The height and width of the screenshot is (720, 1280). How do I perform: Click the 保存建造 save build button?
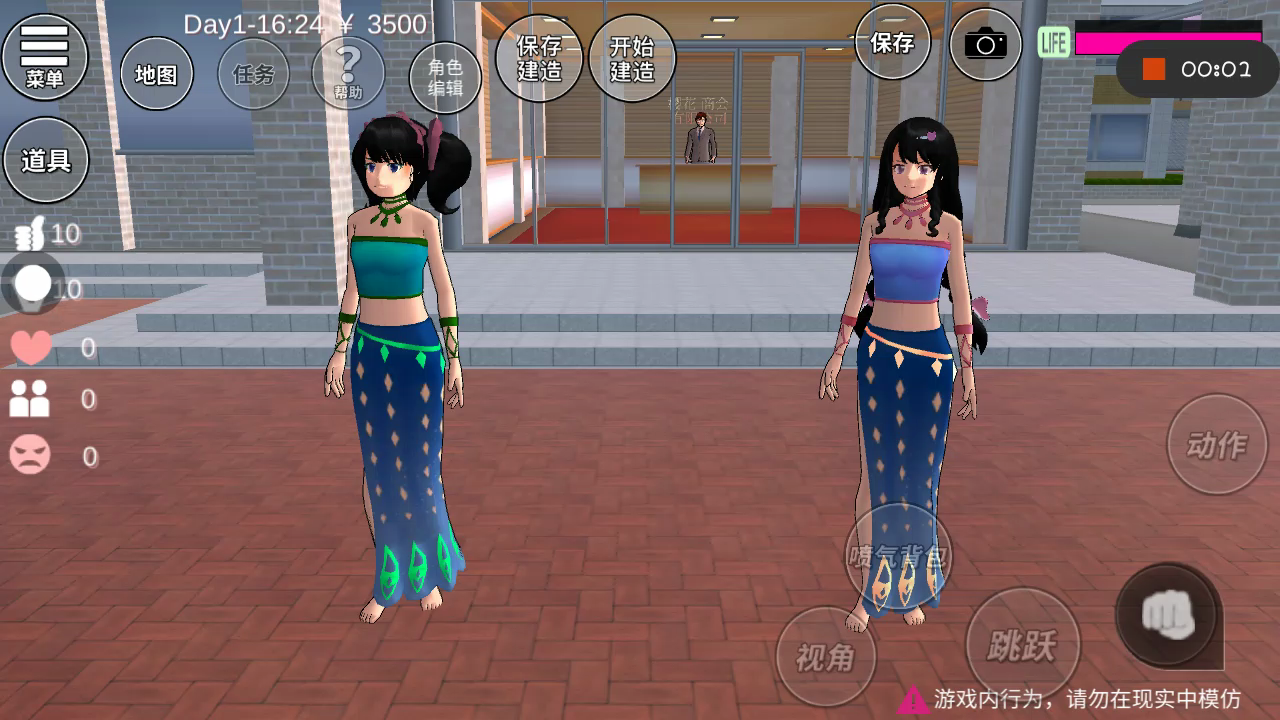click(539, 58)
